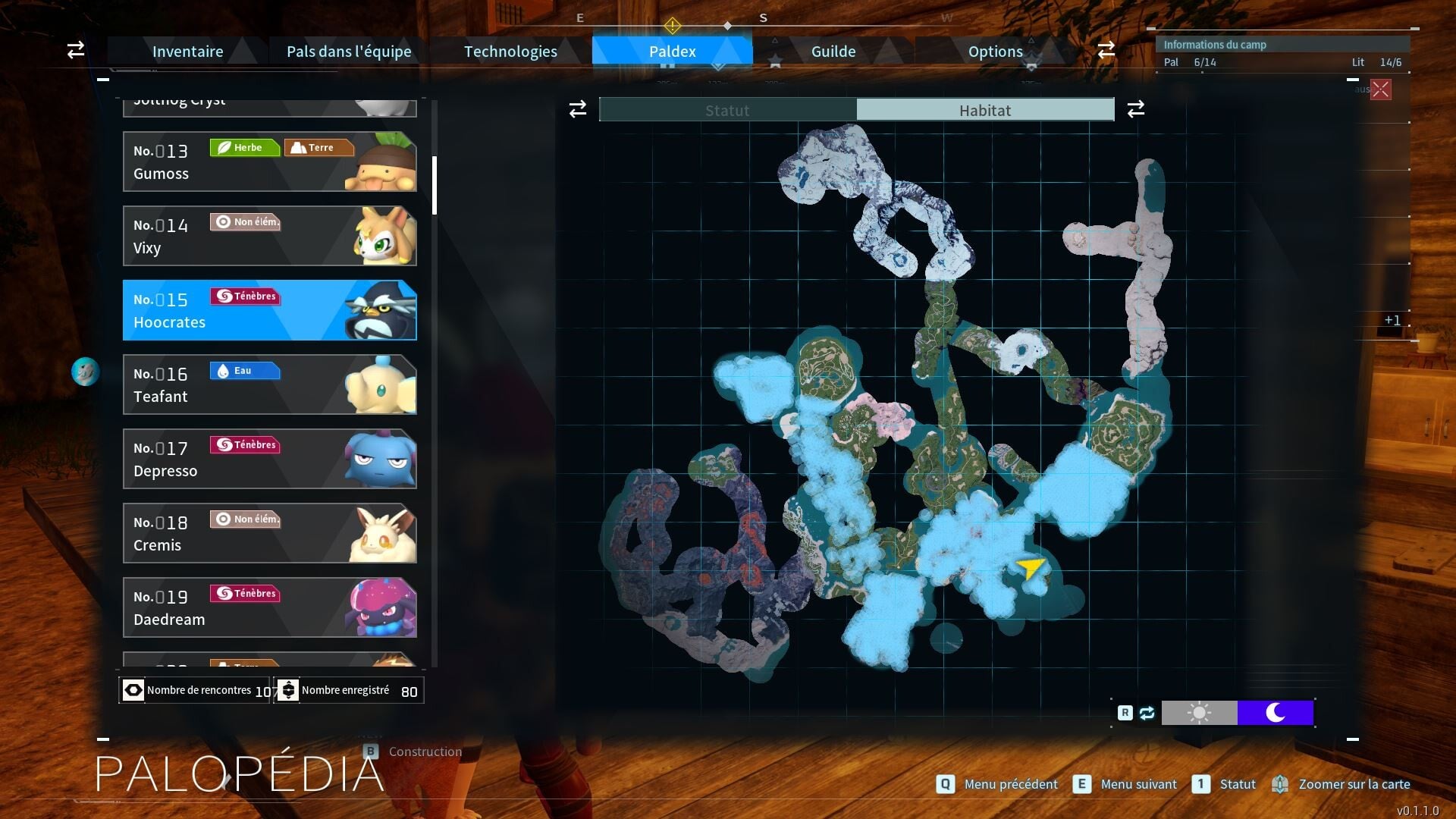Show the Depresso entry
This screenshot has height=819, width=1456.
(x=269, y=459)
